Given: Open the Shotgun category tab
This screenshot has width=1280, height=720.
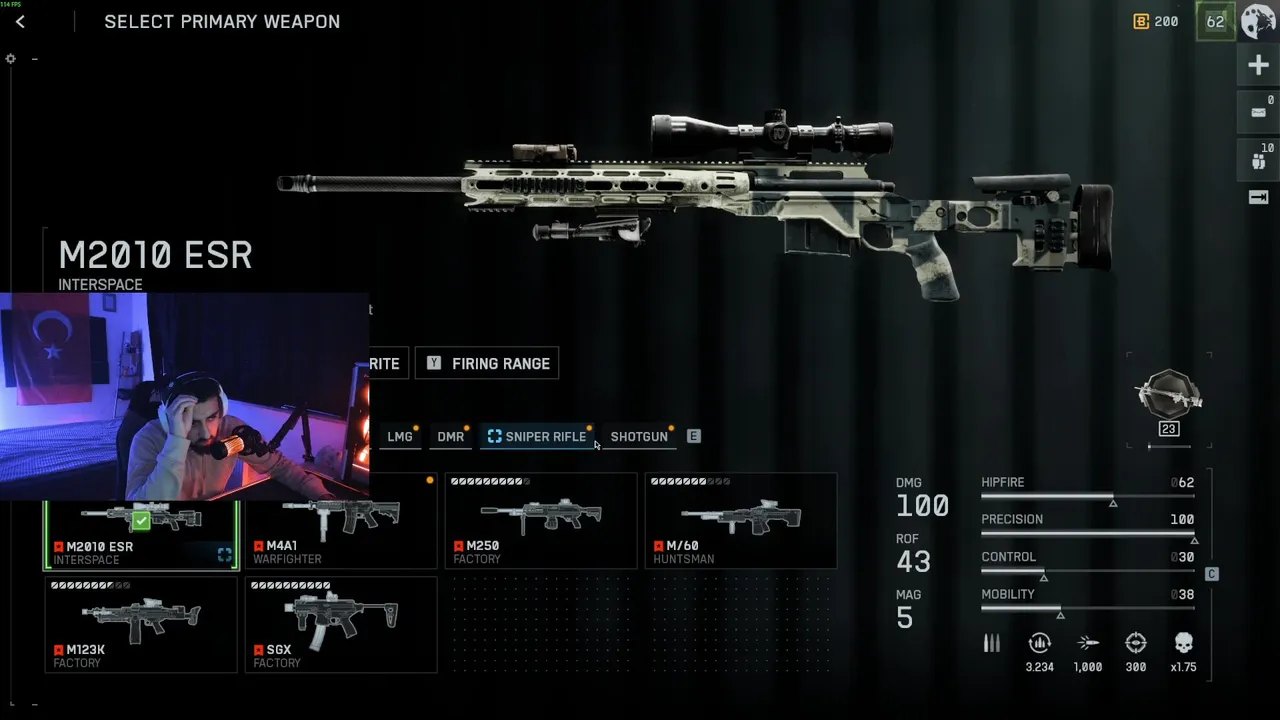Looking at the screenshot, I should (x=639, y=437).
